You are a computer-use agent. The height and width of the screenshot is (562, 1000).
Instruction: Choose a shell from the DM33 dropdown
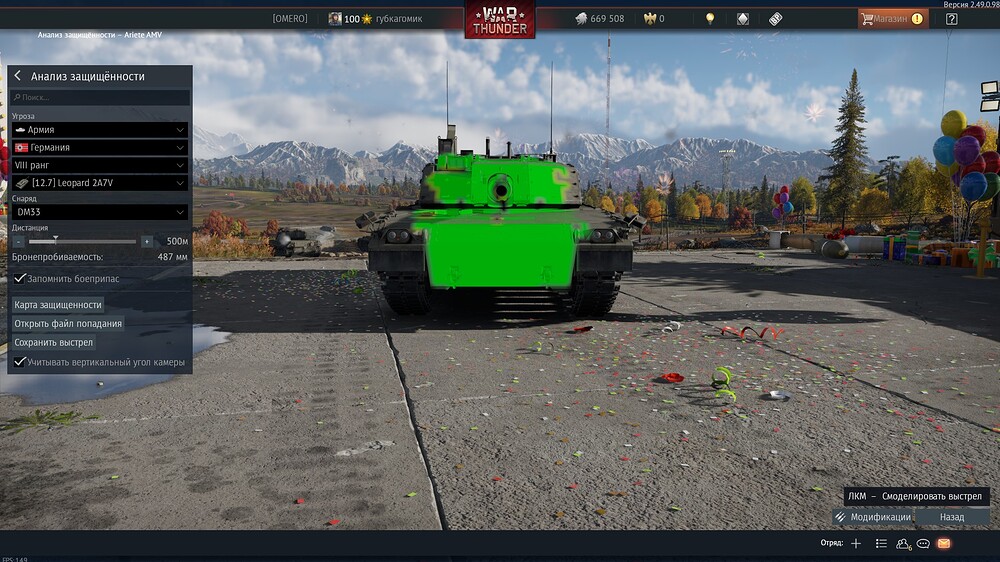tap(99, 212)
